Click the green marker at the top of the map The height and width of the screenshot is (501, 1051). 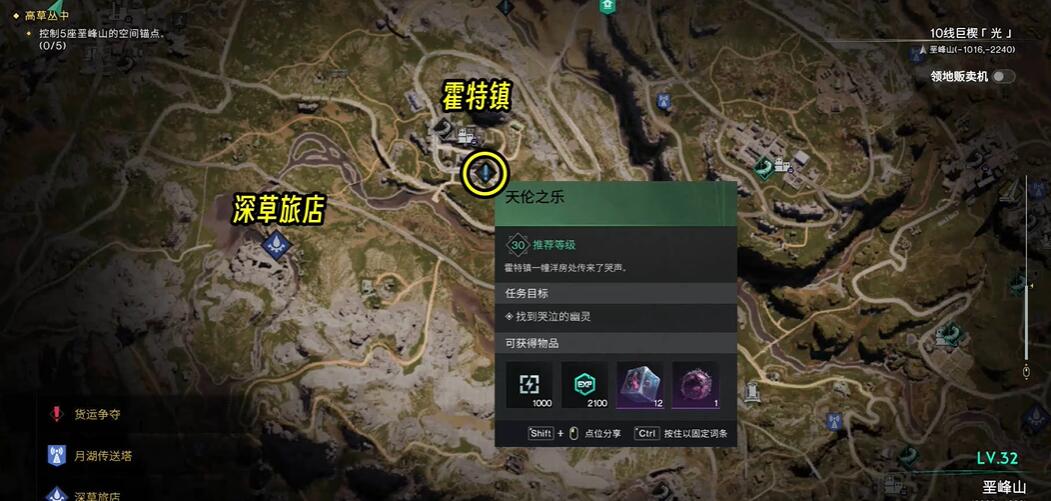(x=606, y=6)
